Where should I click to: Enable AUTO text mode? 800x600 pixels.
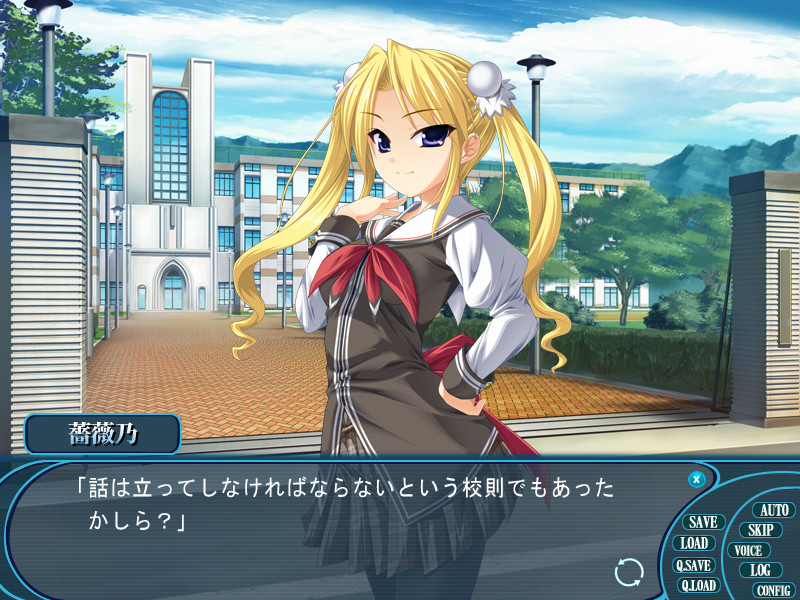coord(774,510)
